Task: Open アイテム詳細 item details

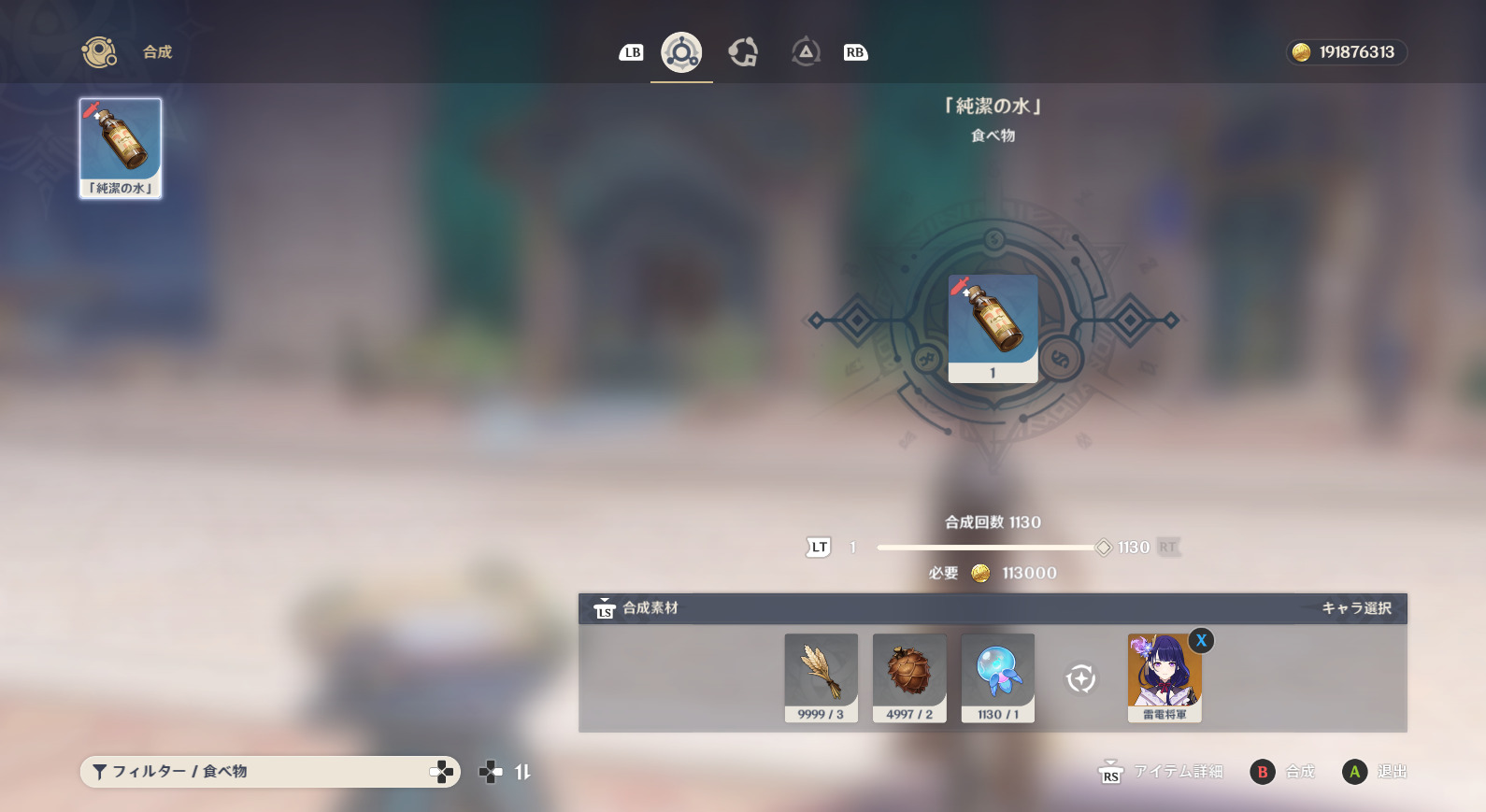Action: tap(1162, 772)
